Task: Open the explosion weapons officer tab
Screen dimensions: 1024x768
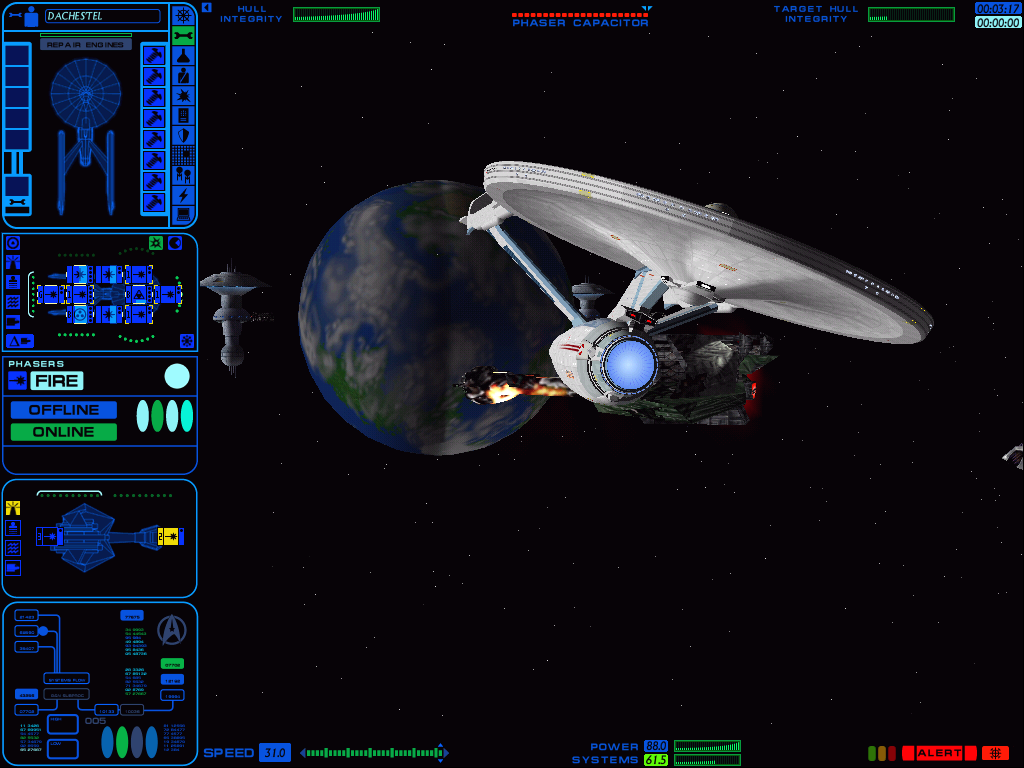Action: click(x=183, y=95)
